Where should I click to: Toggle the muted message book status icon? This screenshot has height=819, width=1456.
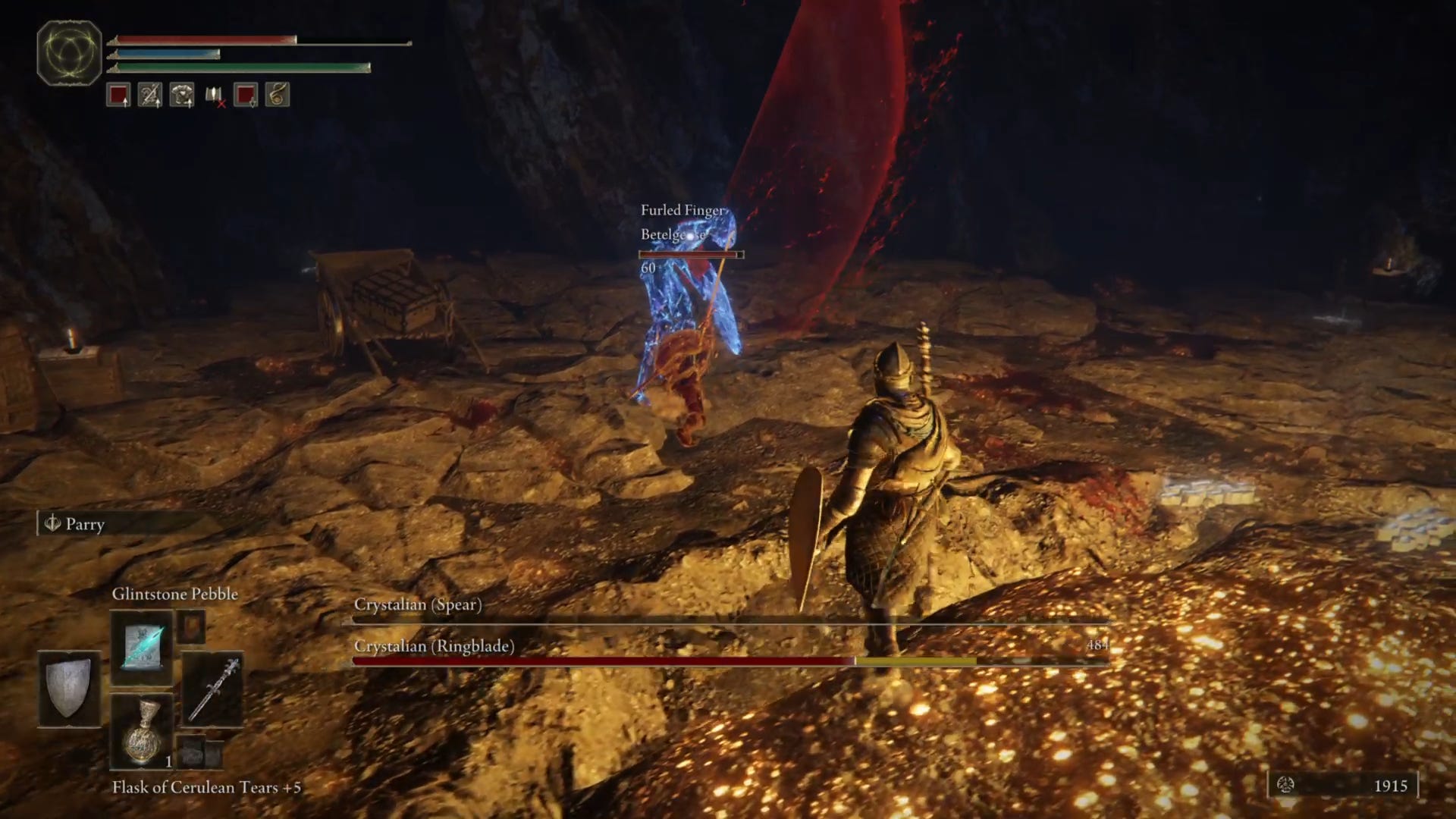pos(213,95)
